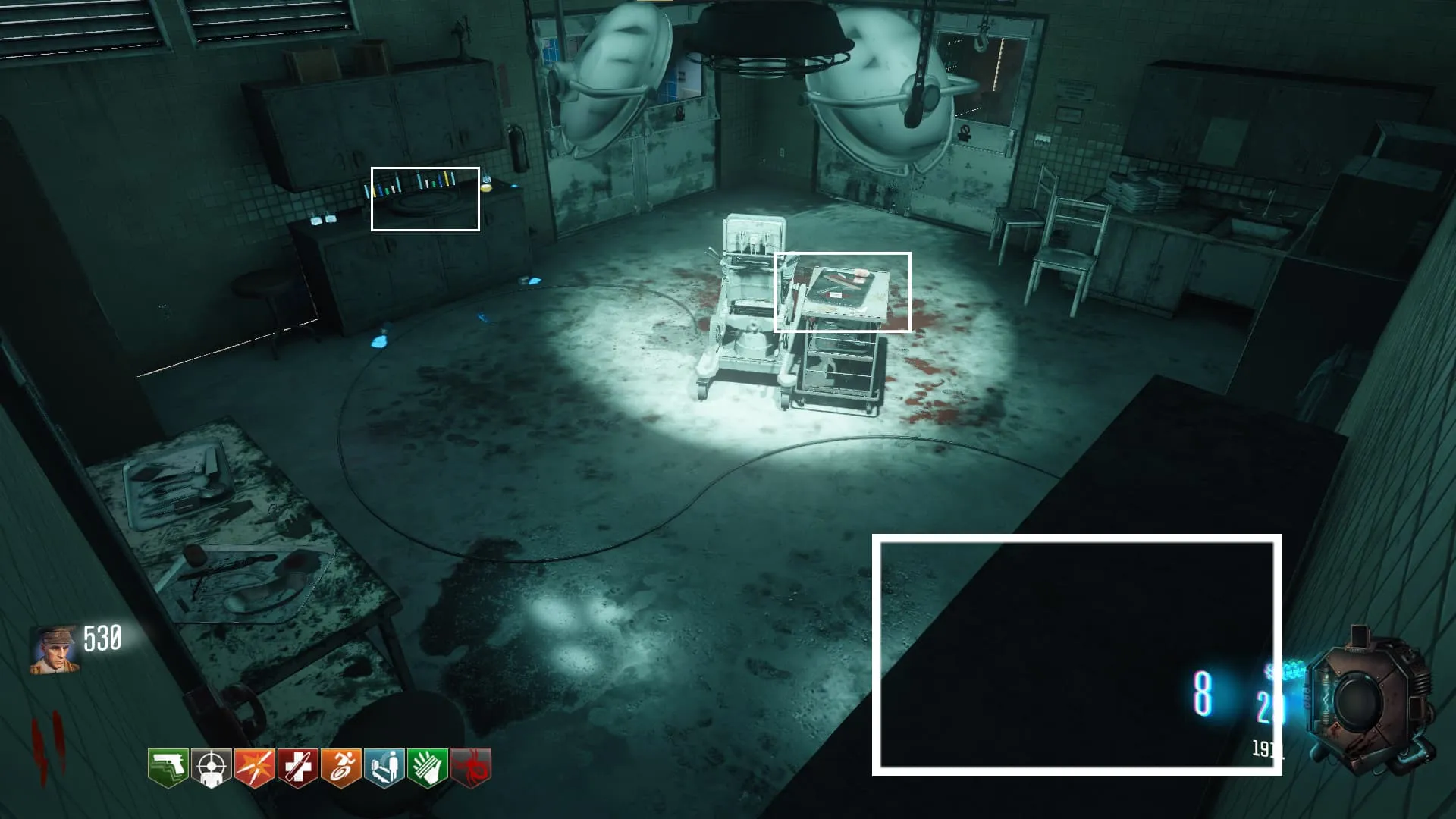The height and width of the screenshot is (819, 1456).
Task: Click the player character portrait
Action: point(54,650)
